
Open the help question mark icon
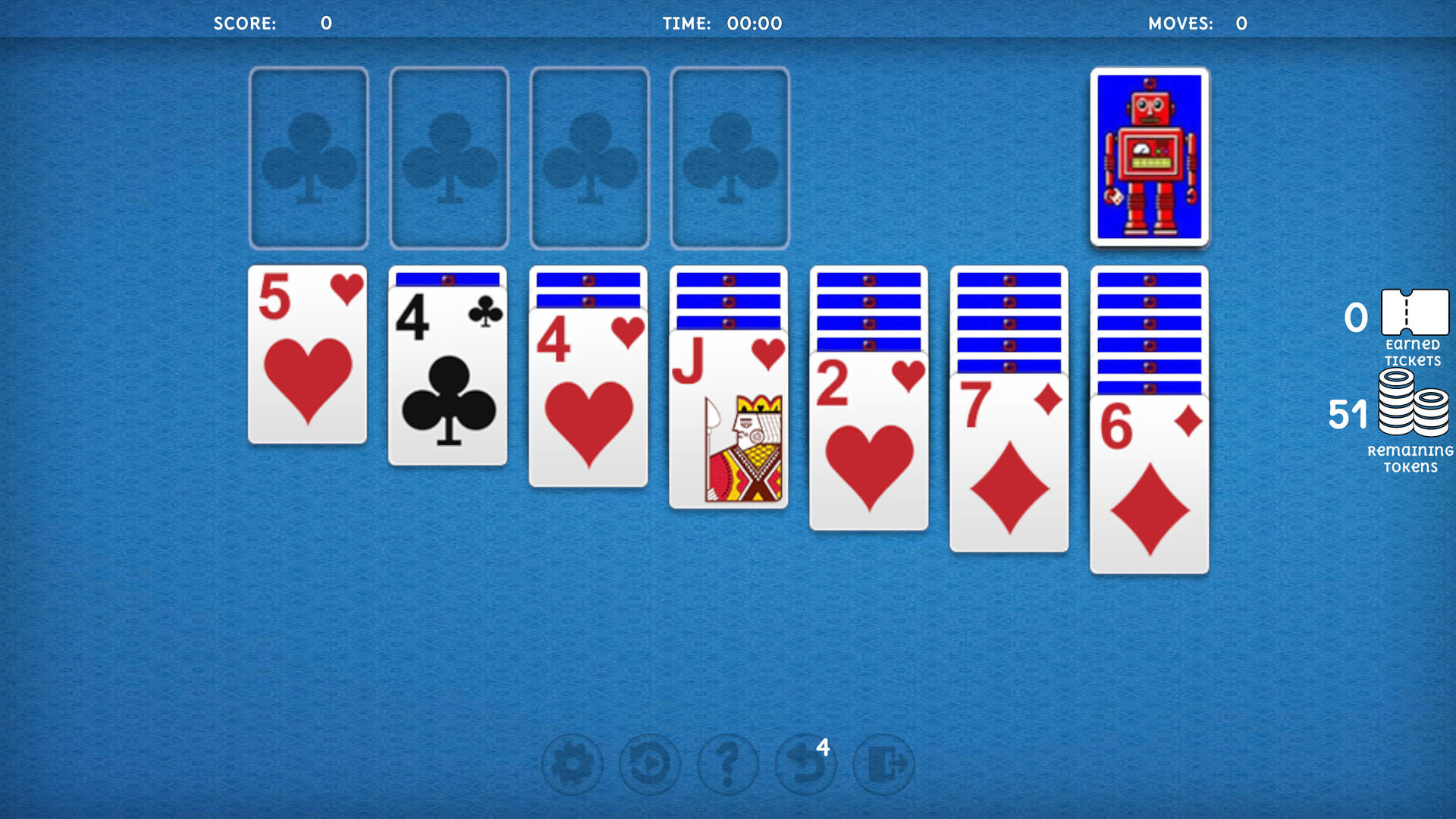tap(728, 764)
